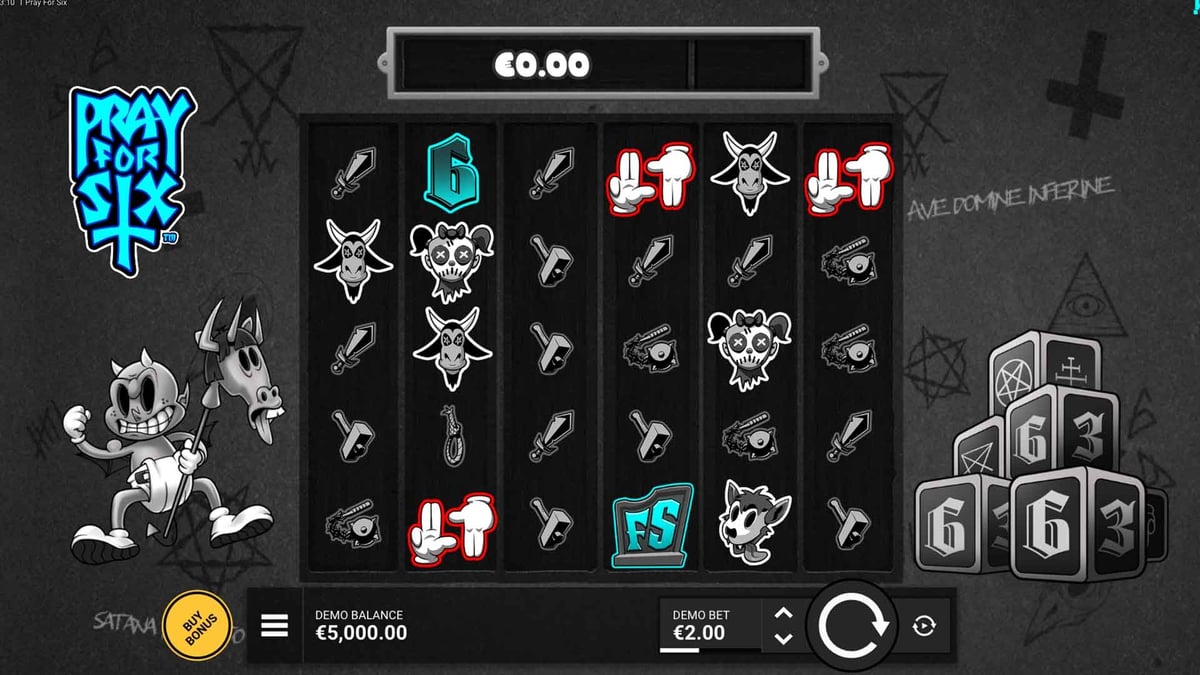Increase the demo bet amount
Screen dimensions: 1200x675
tap(784, 614)
